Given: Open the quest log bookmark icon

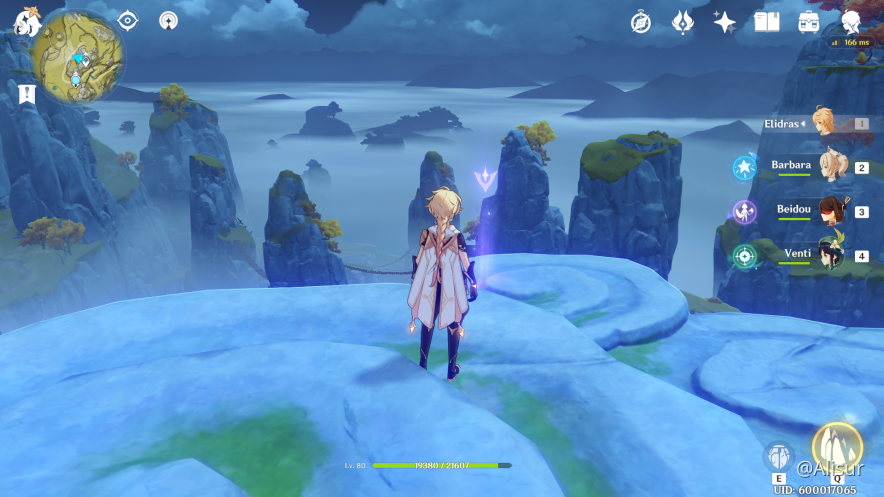Looking at the screenshot, I should pos(28,93).
